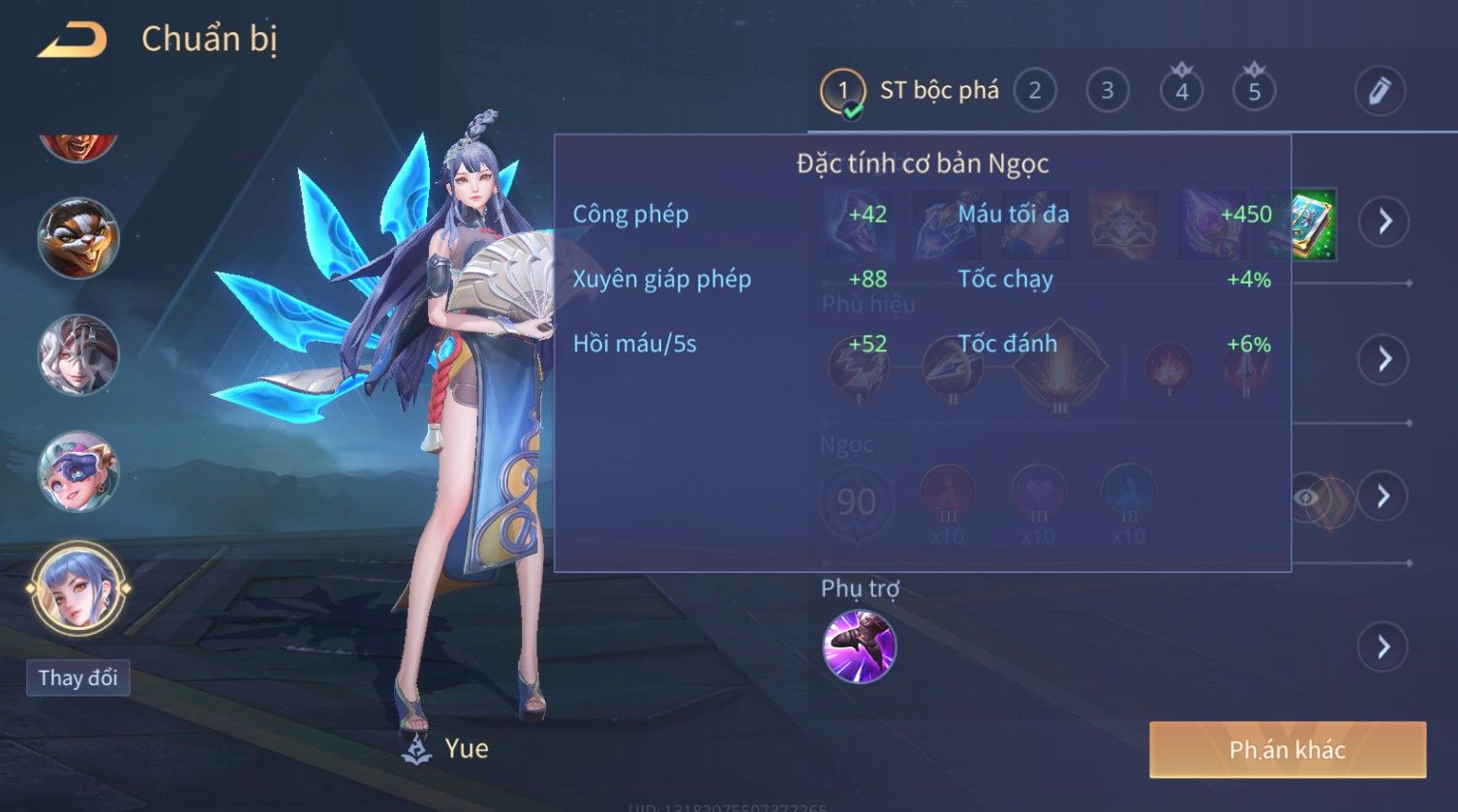
Task: Switch to preset slot 2
Action: click(x=1034, y=91)
